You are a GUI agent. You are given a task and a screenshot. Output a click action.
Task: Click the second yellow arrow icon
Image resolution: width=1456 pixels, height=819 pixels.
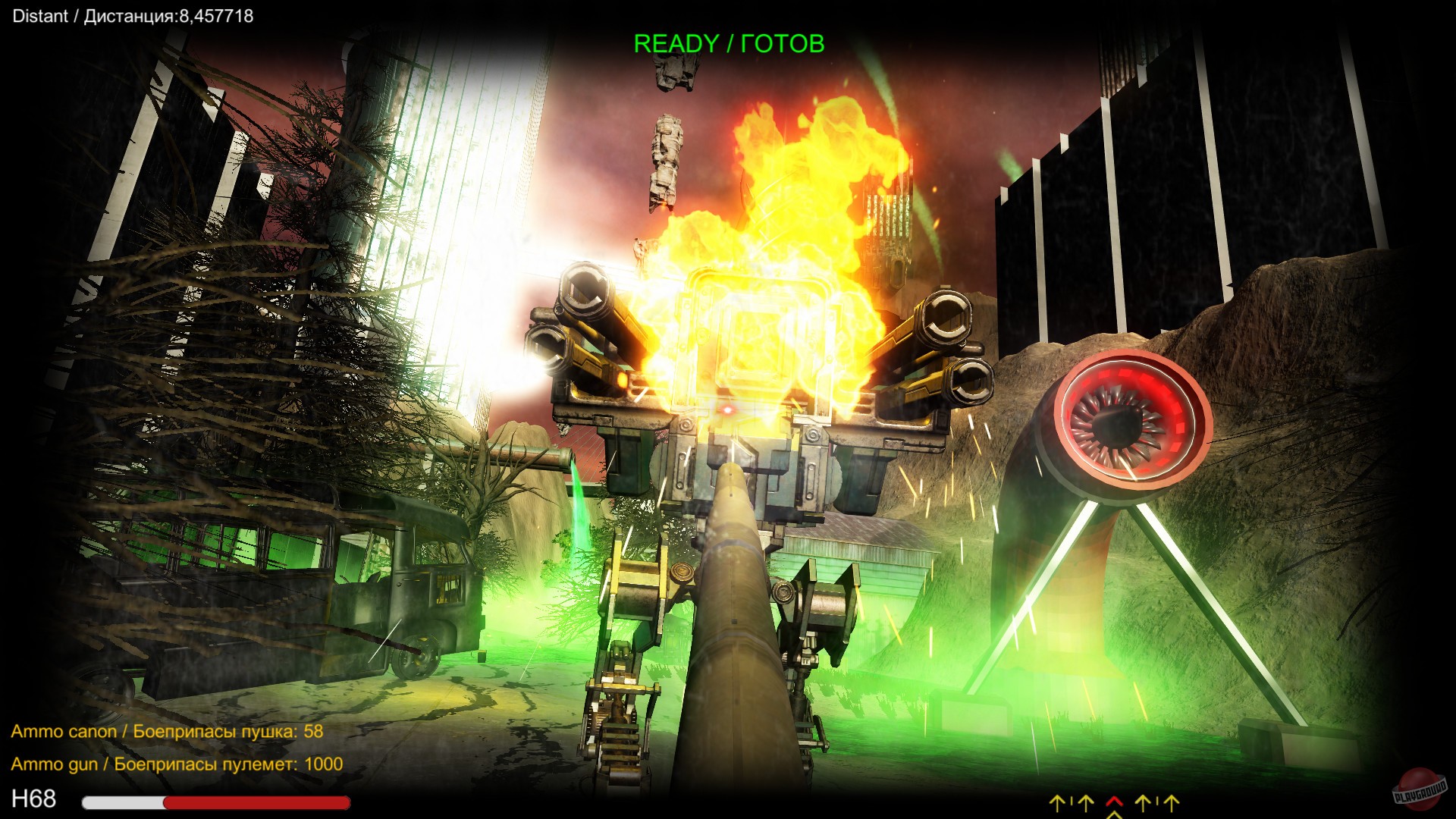[1085, 802]
